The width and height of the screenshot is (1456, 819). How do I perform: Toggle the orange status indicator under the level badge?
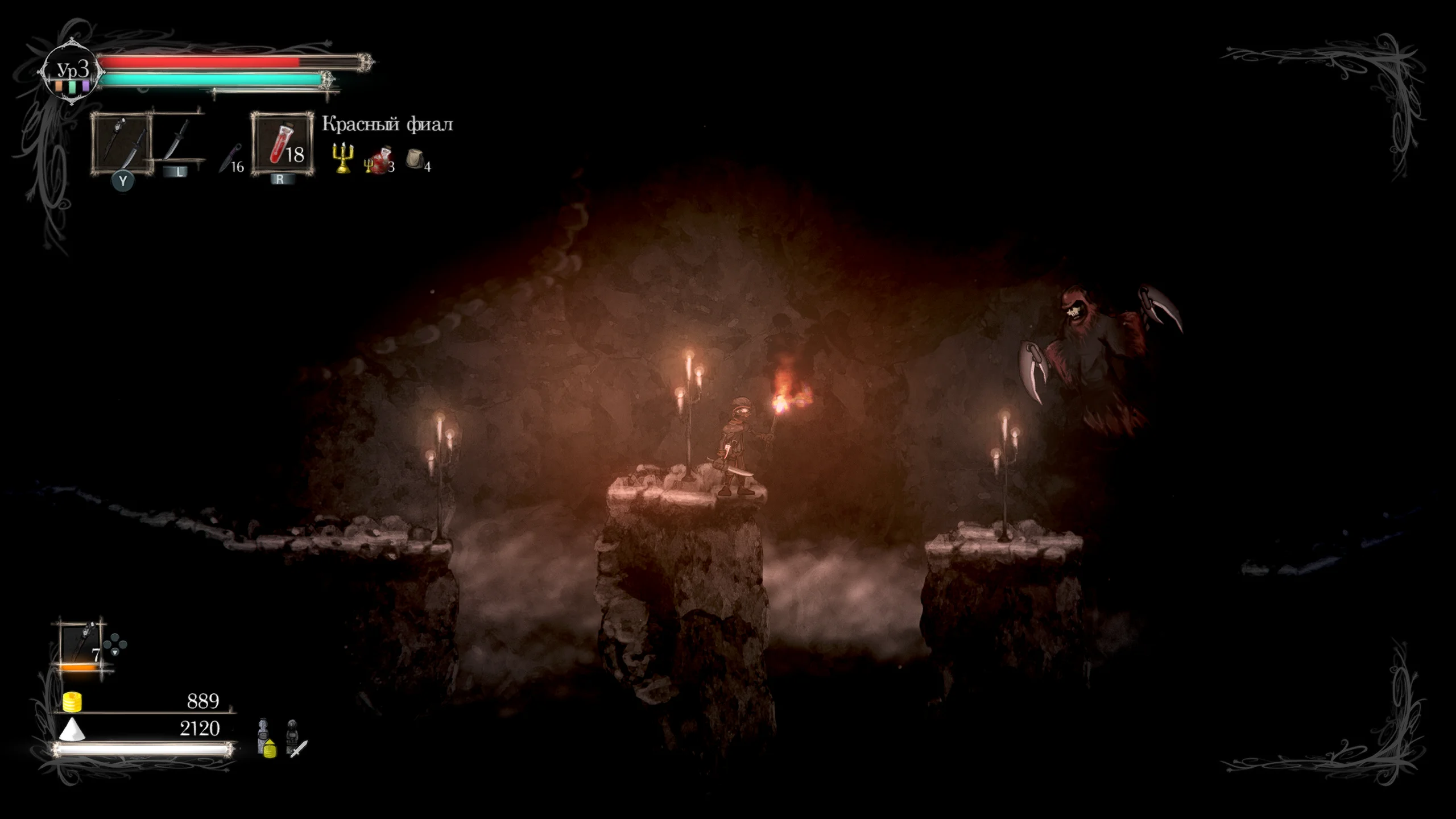click(59, 87)
